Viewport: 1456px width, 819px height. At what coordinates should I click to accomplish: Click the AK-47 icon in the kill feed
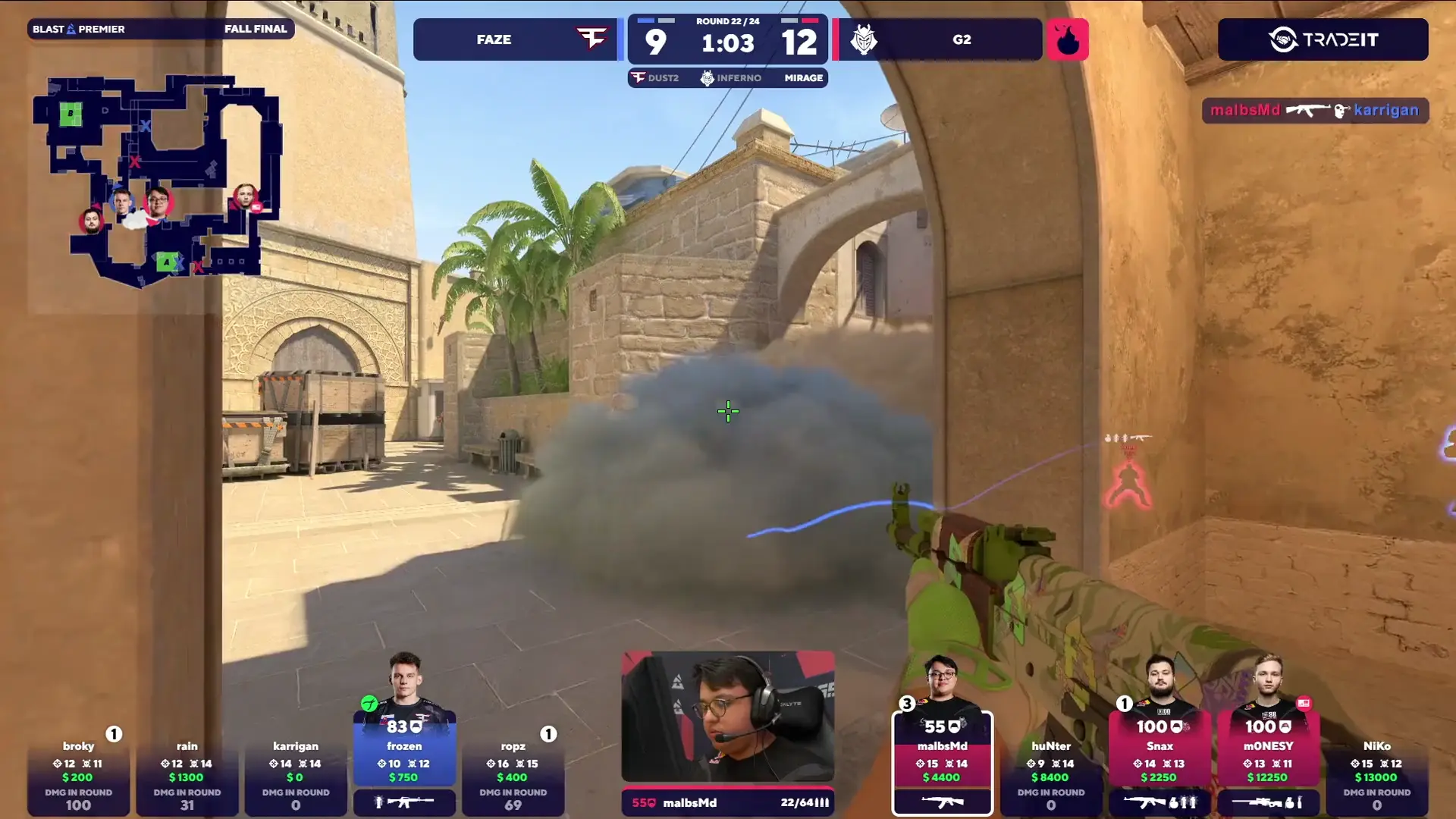[1308, 110]
